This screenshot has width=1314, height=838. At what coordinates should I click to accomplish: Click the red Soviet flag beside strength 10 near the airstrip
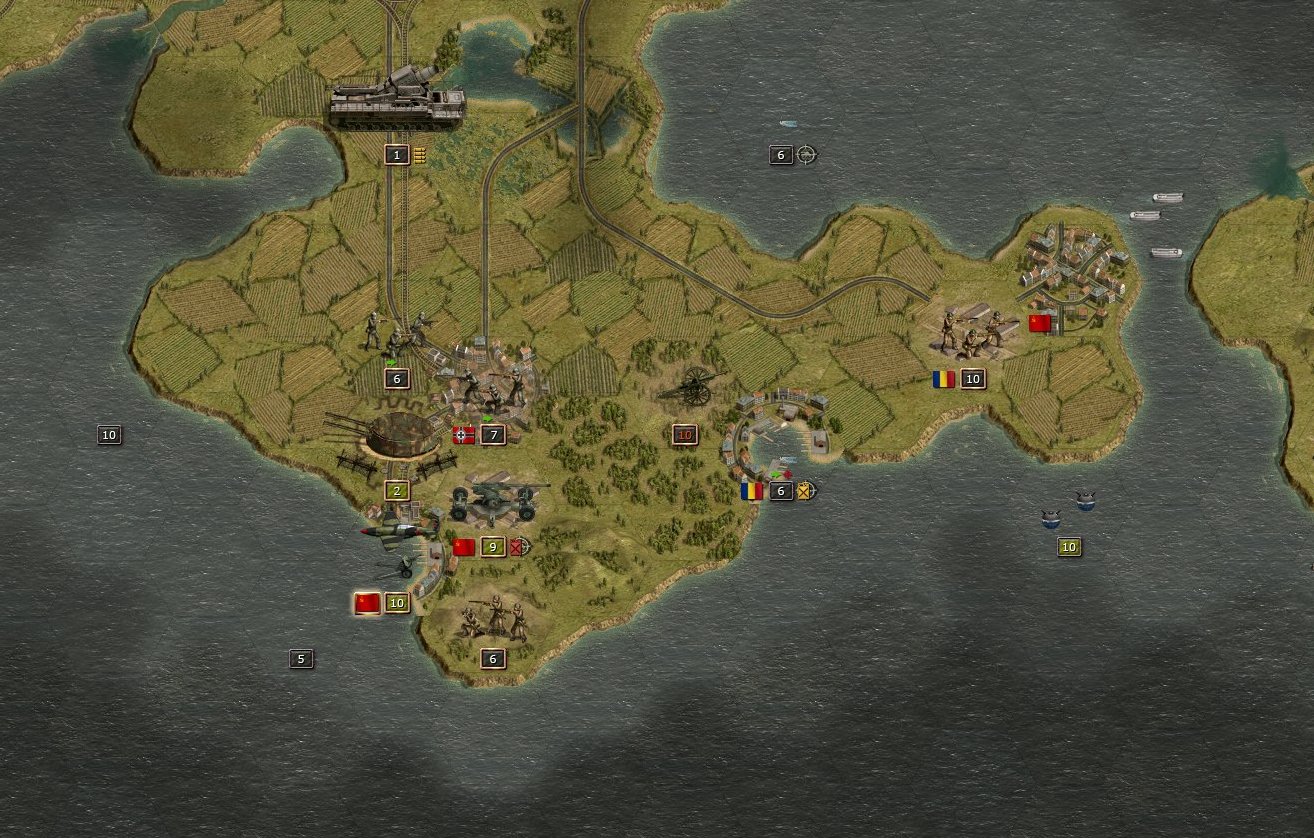[x=366, y=602]
